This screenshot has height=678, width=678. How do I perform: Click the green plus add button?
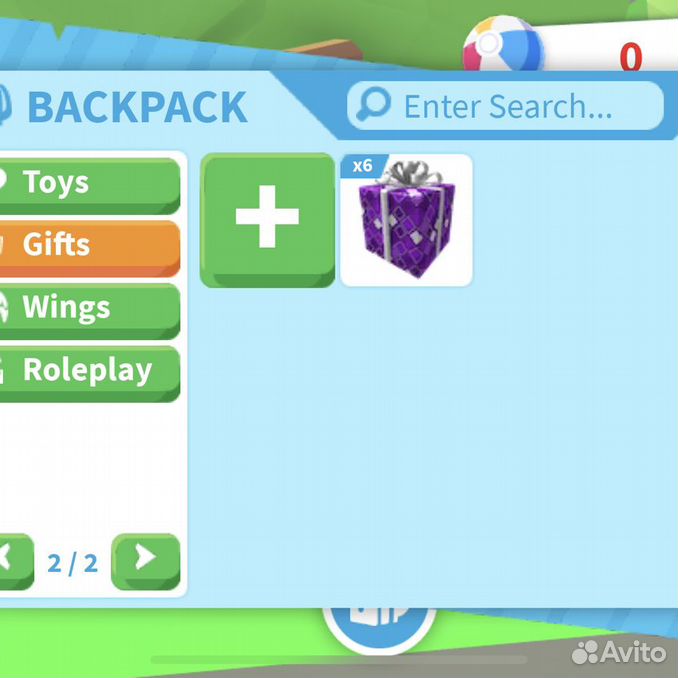(x=267, y=218)
